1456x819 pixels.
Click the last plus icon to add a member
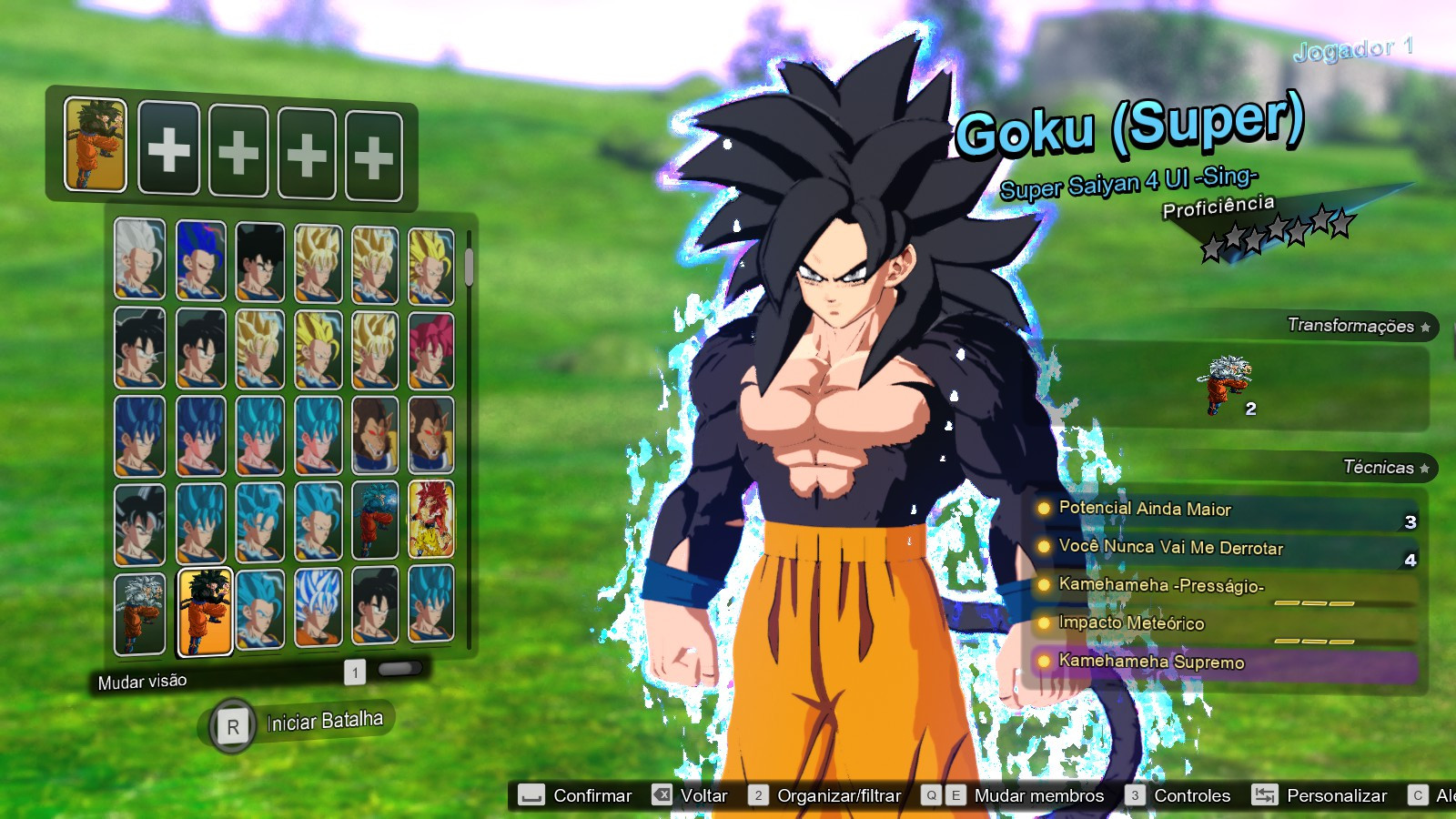[x=374, y=148]
